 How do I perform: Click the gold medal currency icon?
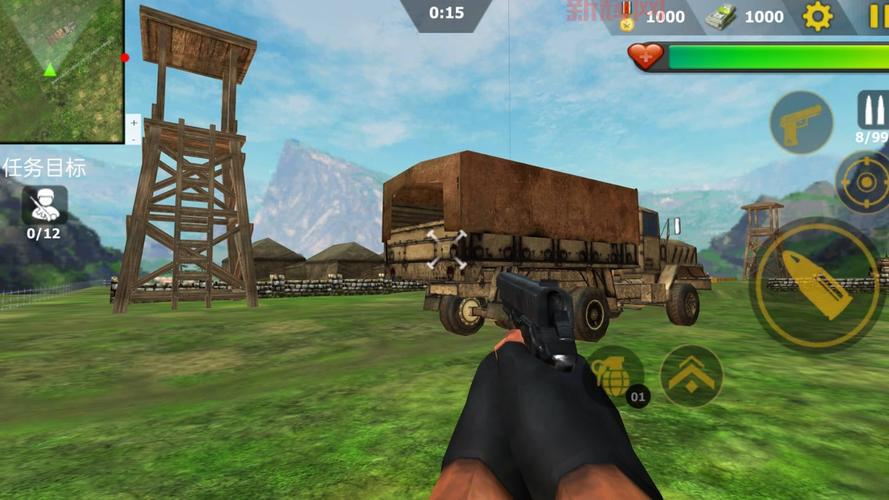pos(628,17)
